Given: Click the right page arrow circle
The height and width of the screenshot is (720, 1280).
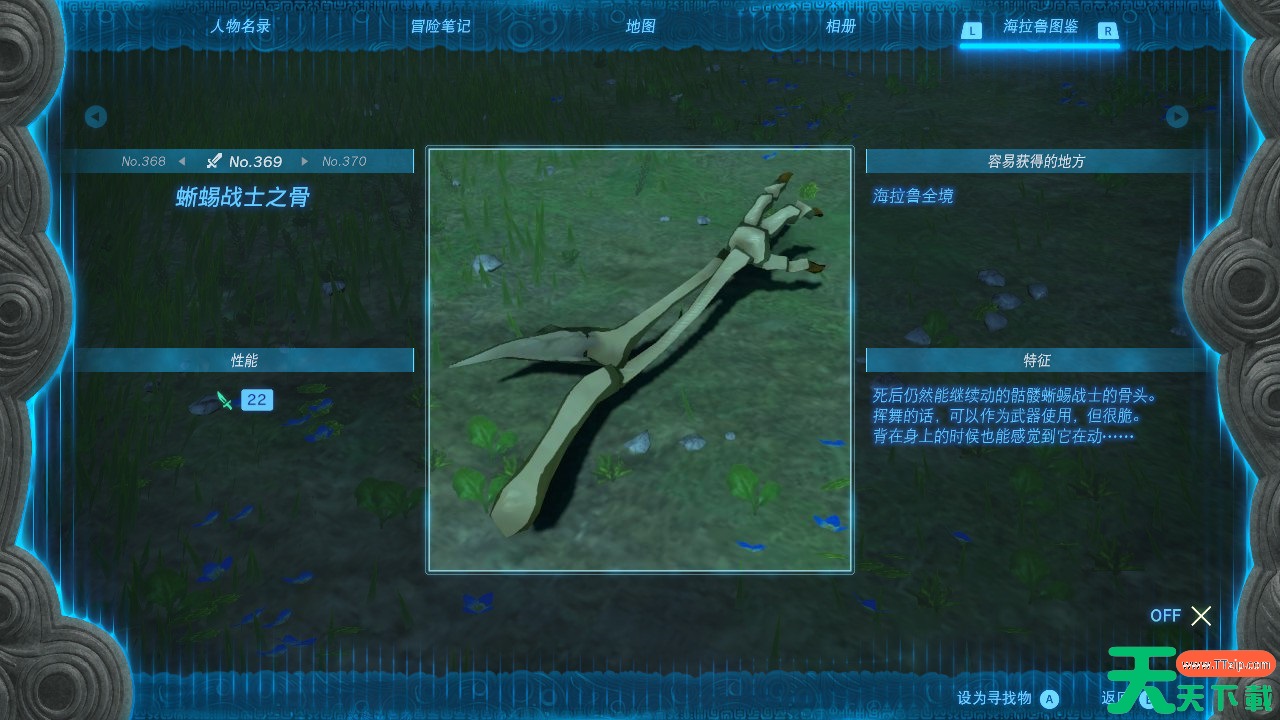Looking at the screenshot, I should pyautogui.click(x=1177, y=117).
